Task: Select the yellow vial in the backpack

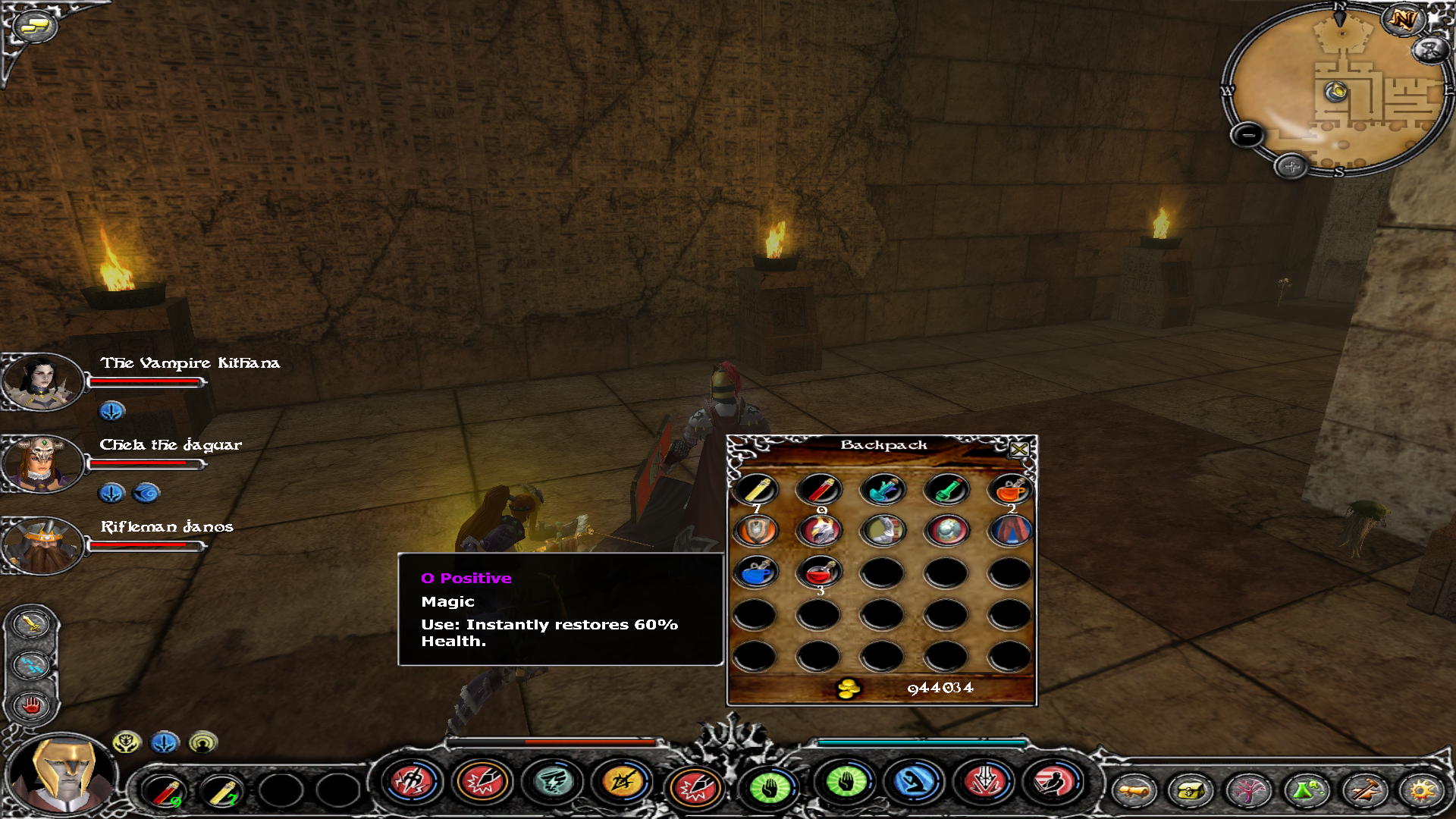Action: 756,490
